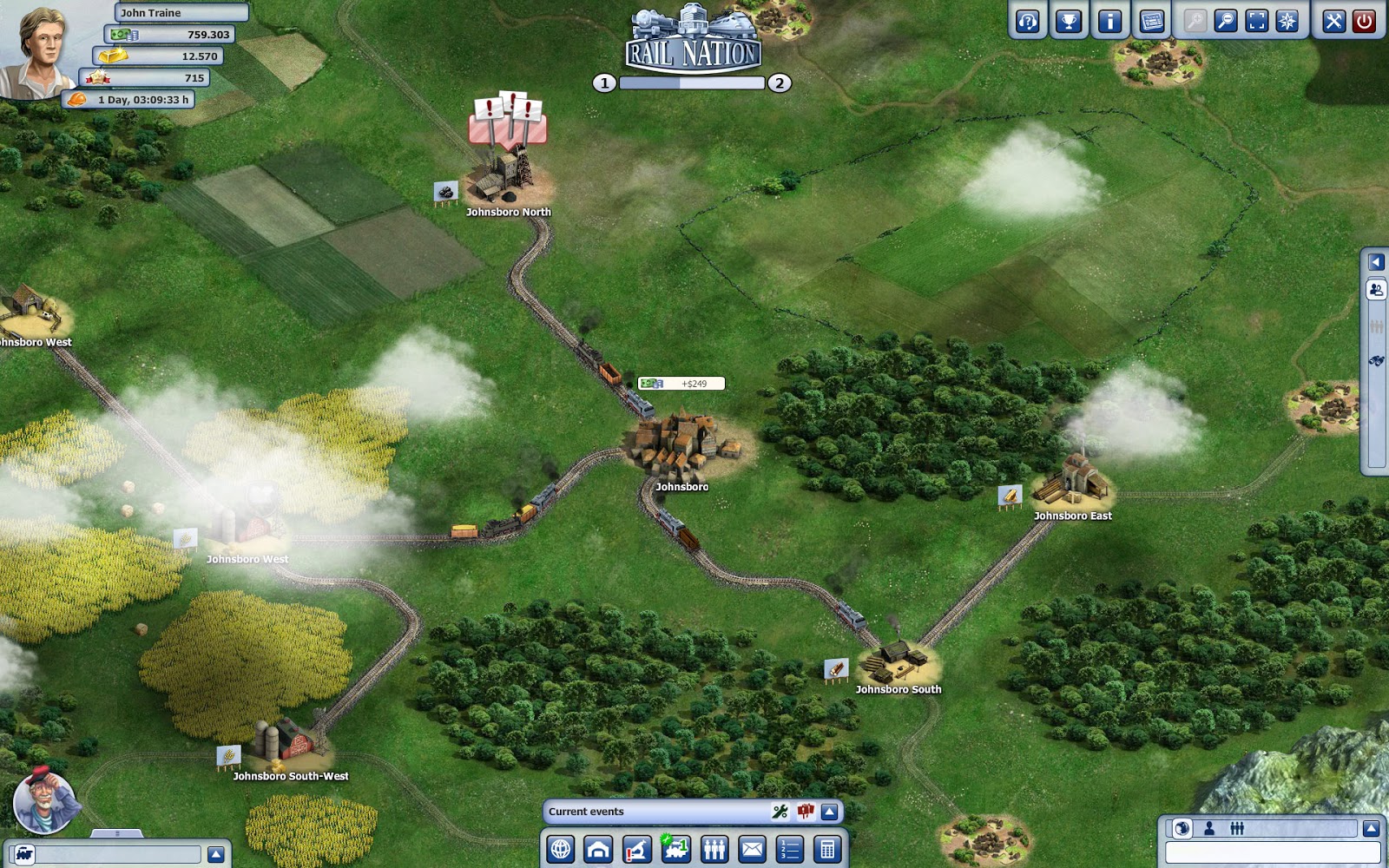Open the association members panel
This screenshot has height=868, width=1389.
[x=715, y=848]
